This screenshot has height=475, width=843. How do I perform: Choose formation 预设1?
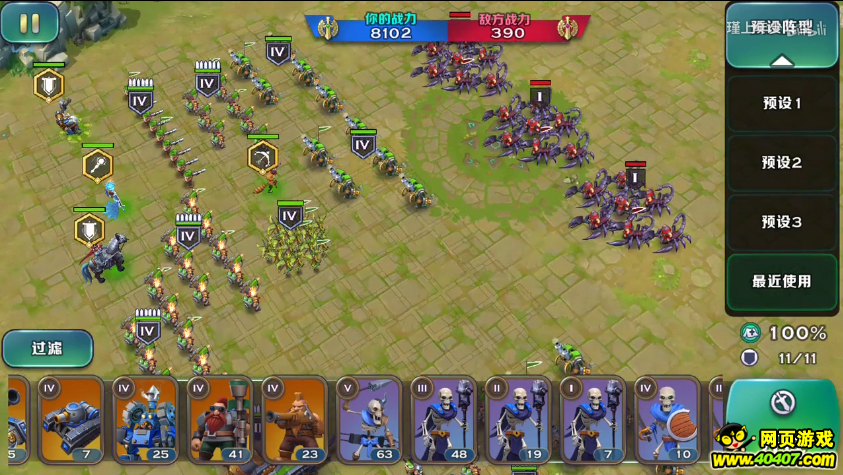click(781, 103)
